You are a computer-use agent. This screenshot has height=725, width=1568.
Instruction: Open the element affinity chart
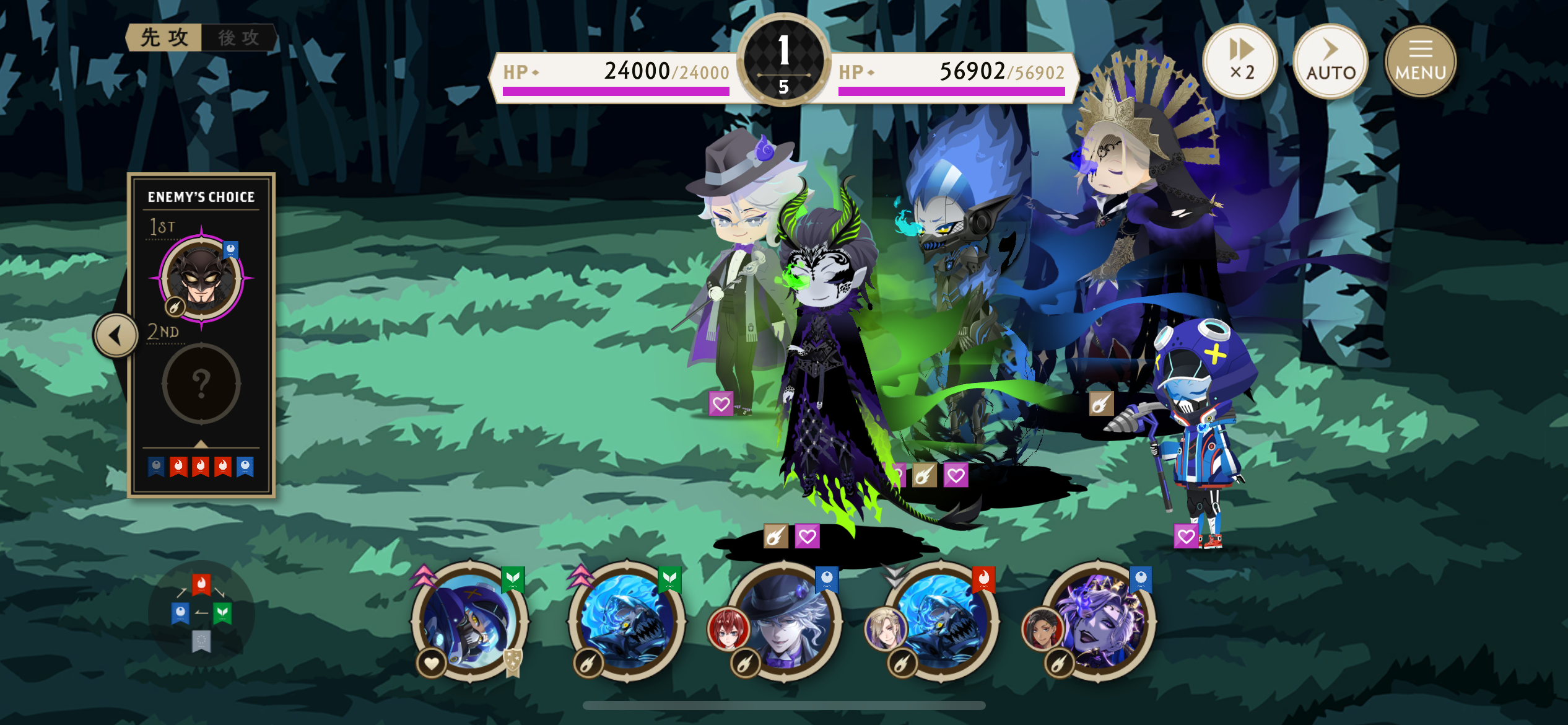(x=201, y=613)
